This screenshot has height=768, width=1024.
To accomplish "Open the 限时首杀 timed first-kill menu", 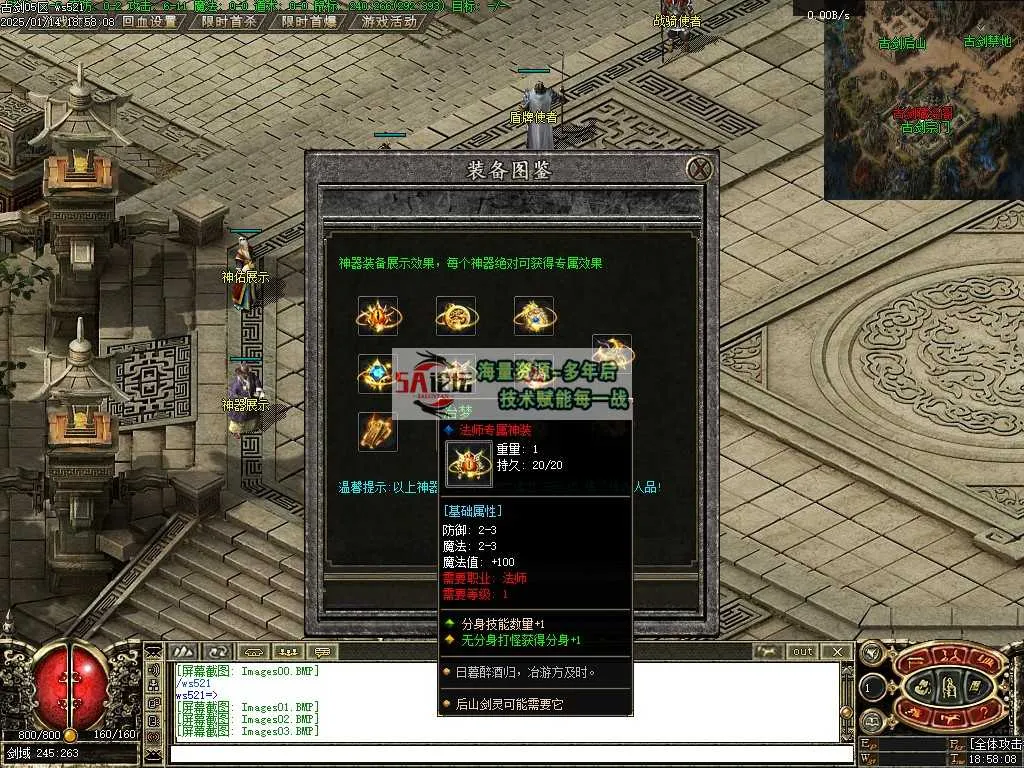I will point(229,21).
